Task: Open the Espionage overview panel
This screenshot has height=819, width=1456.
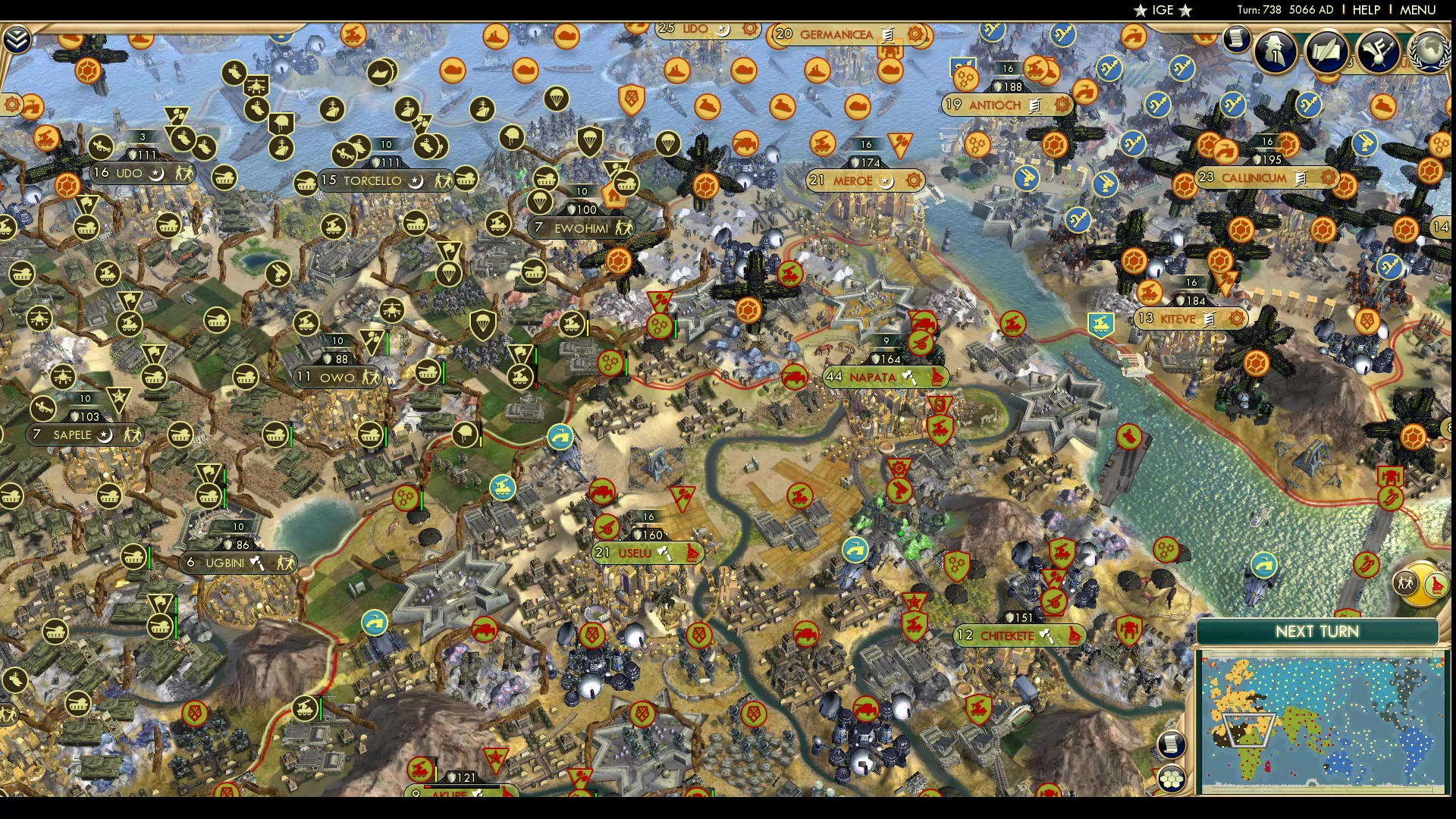Action: point(1275,52)
